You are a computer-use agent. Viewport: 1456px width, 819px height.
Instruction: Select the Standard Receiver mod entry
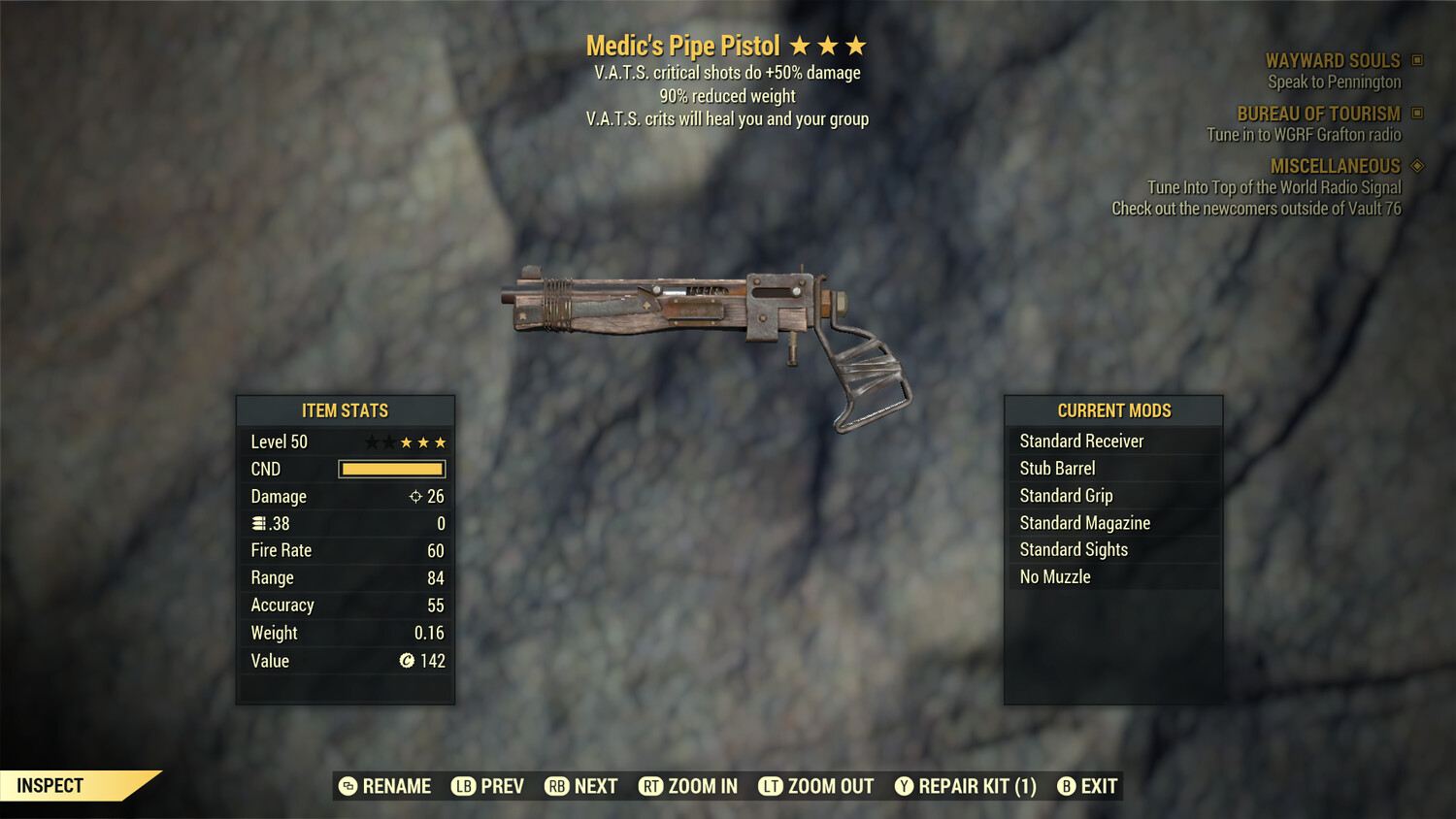click(x=1080, y=441)
